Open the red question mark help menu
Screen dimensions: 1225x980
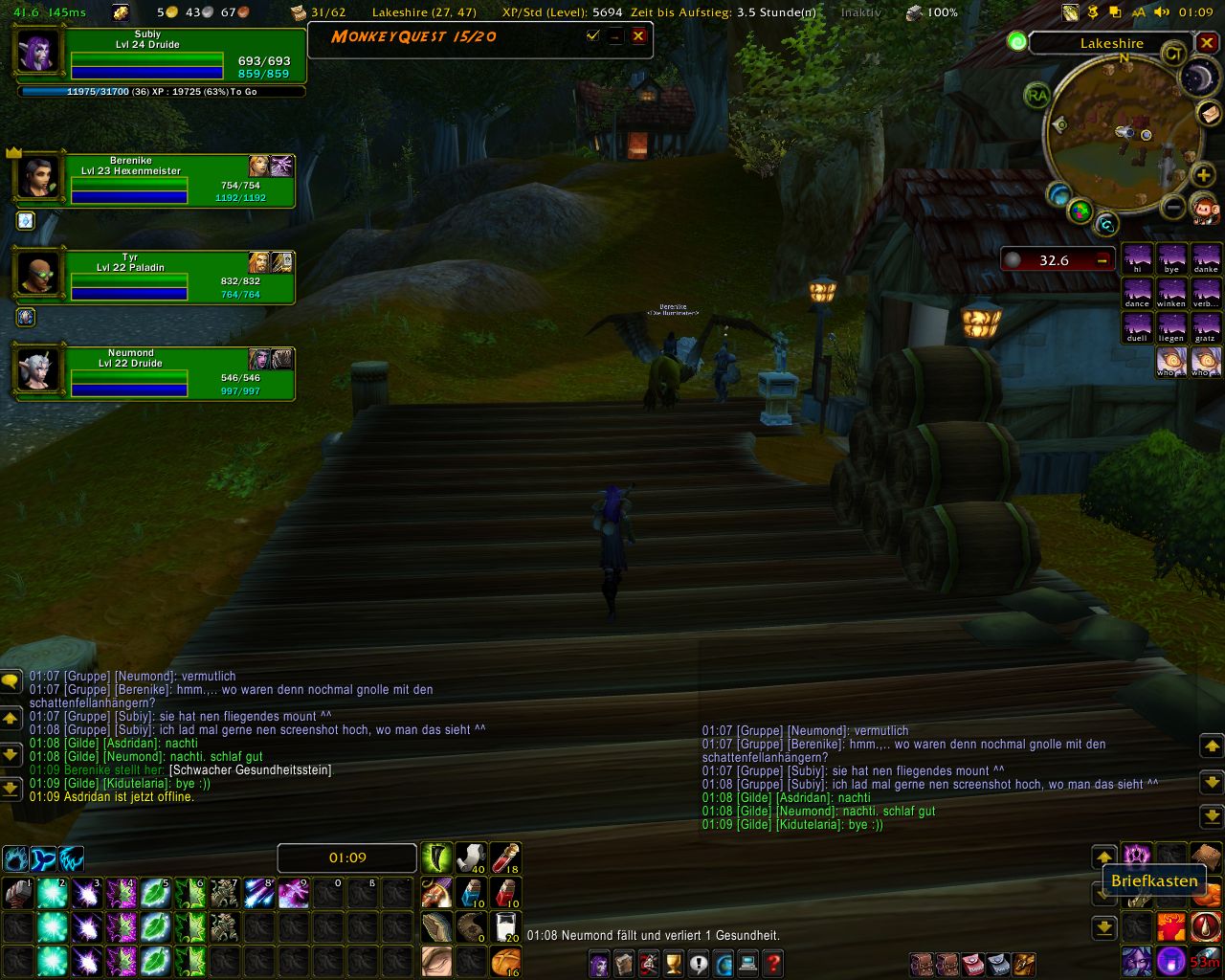[x=773, y=963]
